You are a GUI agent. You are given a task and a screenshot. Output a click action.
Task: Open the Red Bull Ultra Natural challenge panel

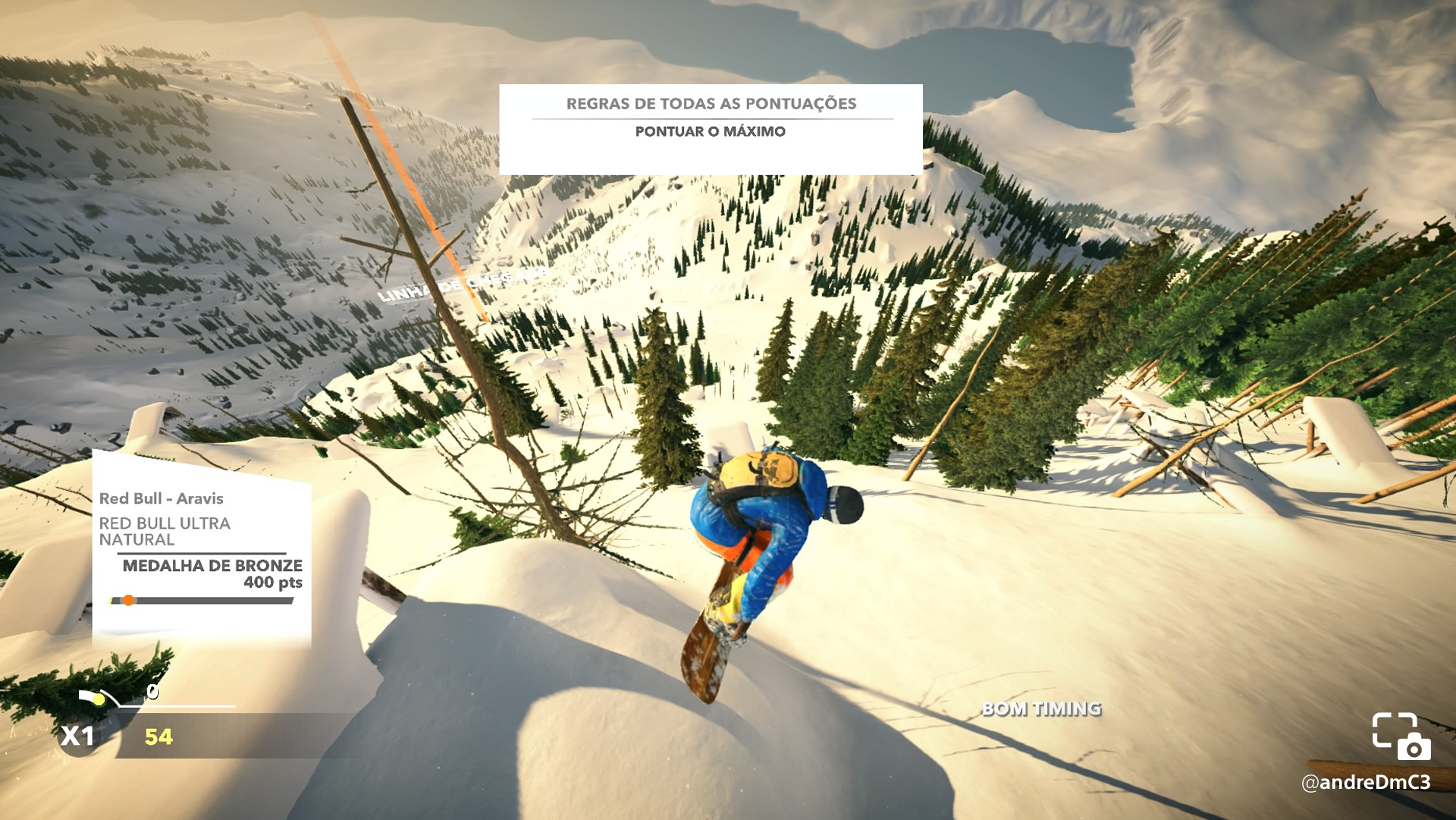pos(201,548)
